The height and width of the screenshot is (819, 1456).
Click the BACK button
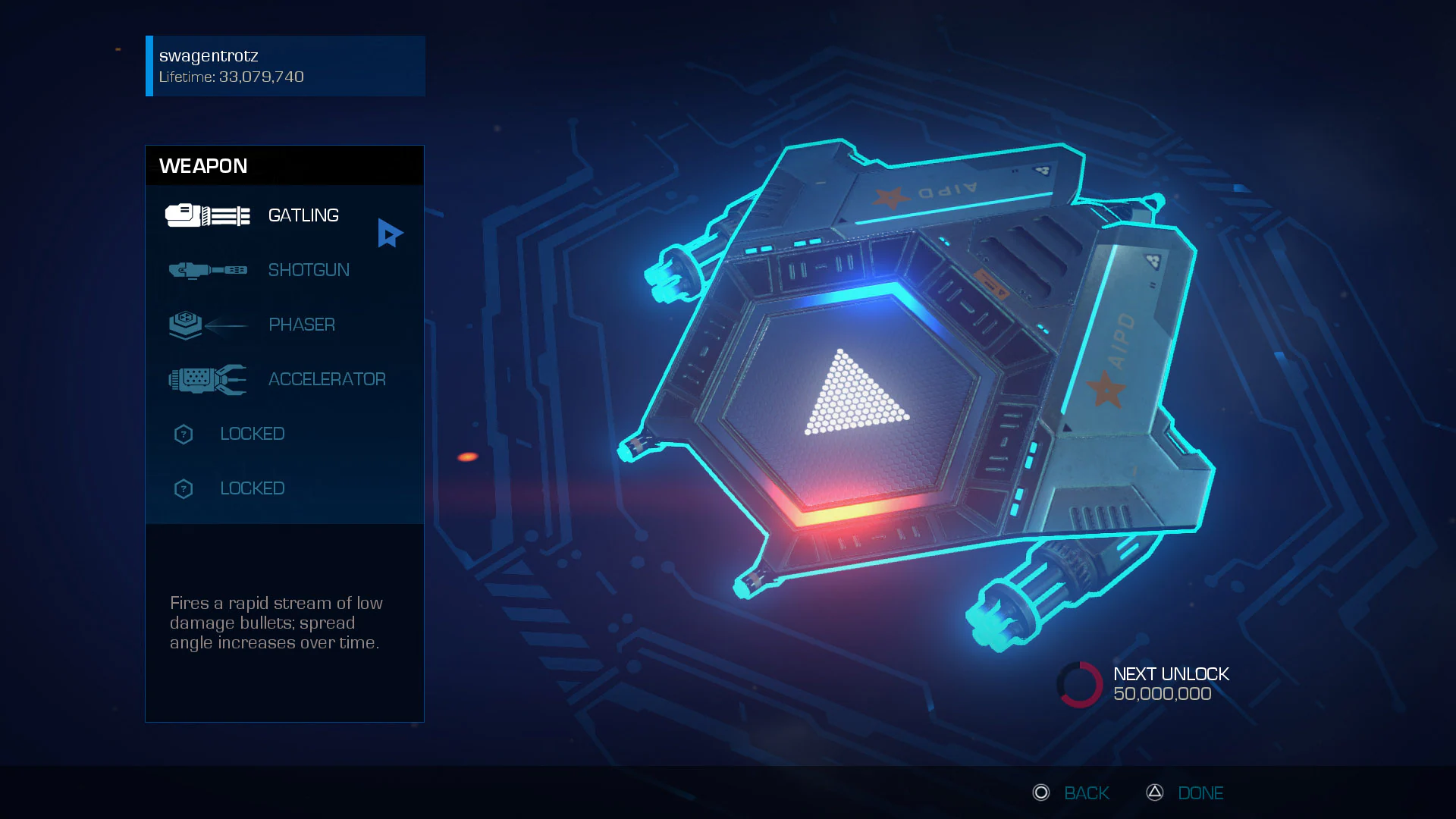1087,792
